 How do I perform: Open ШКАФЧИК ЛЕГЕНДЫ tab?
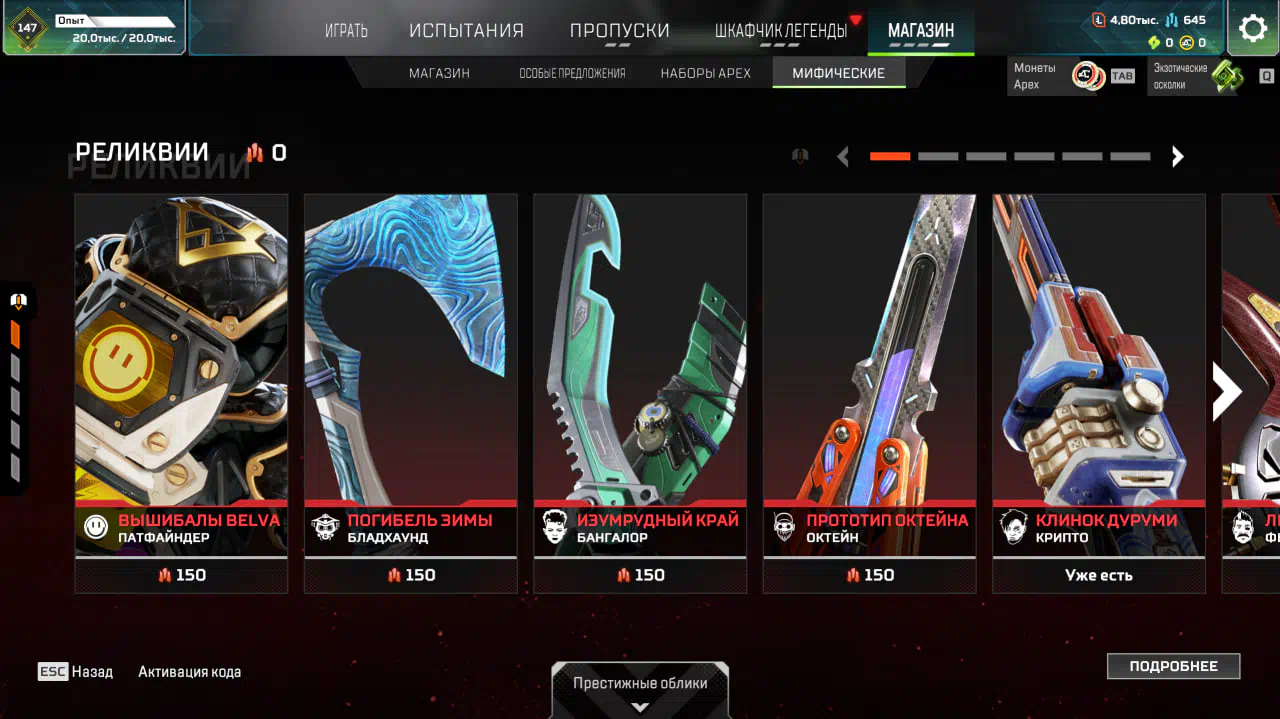pos(781,31)
